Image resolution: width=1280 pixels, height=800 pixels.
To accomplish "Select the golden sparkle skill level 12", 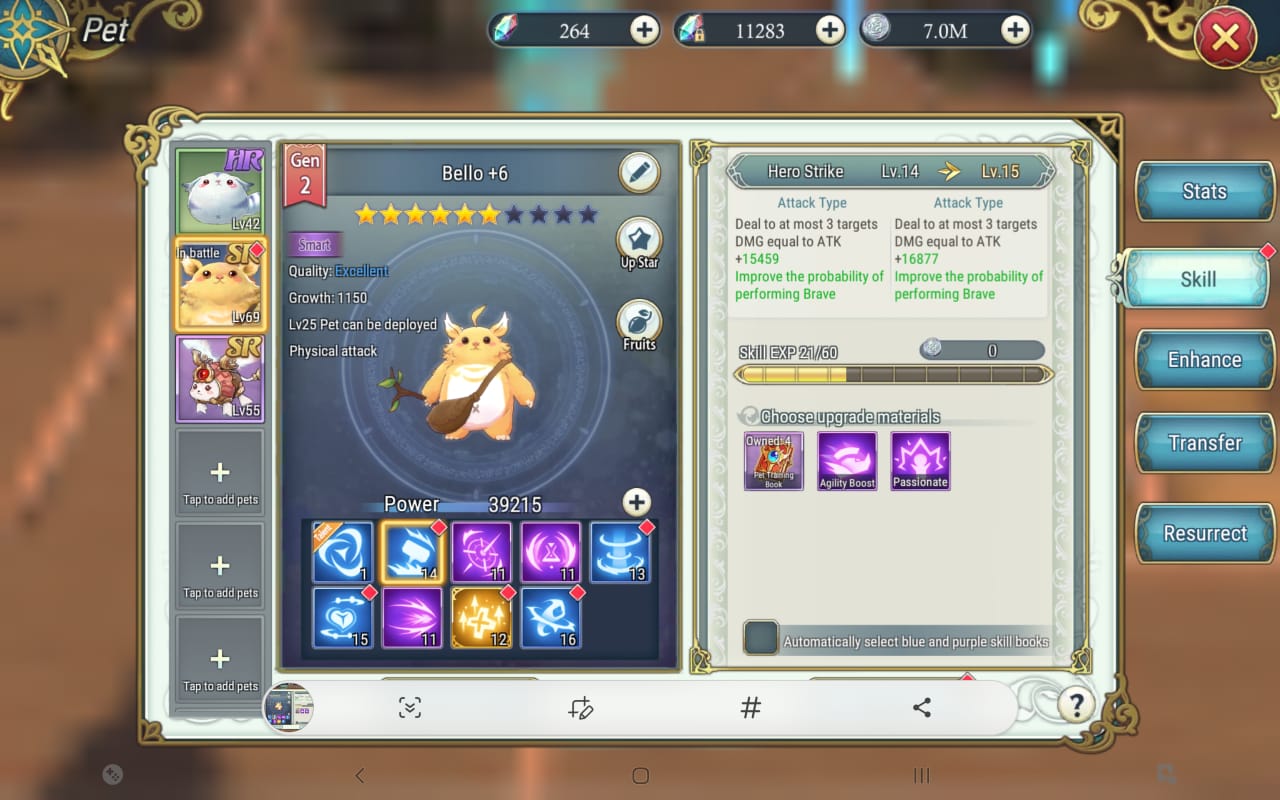I will [x=481, y=617].
